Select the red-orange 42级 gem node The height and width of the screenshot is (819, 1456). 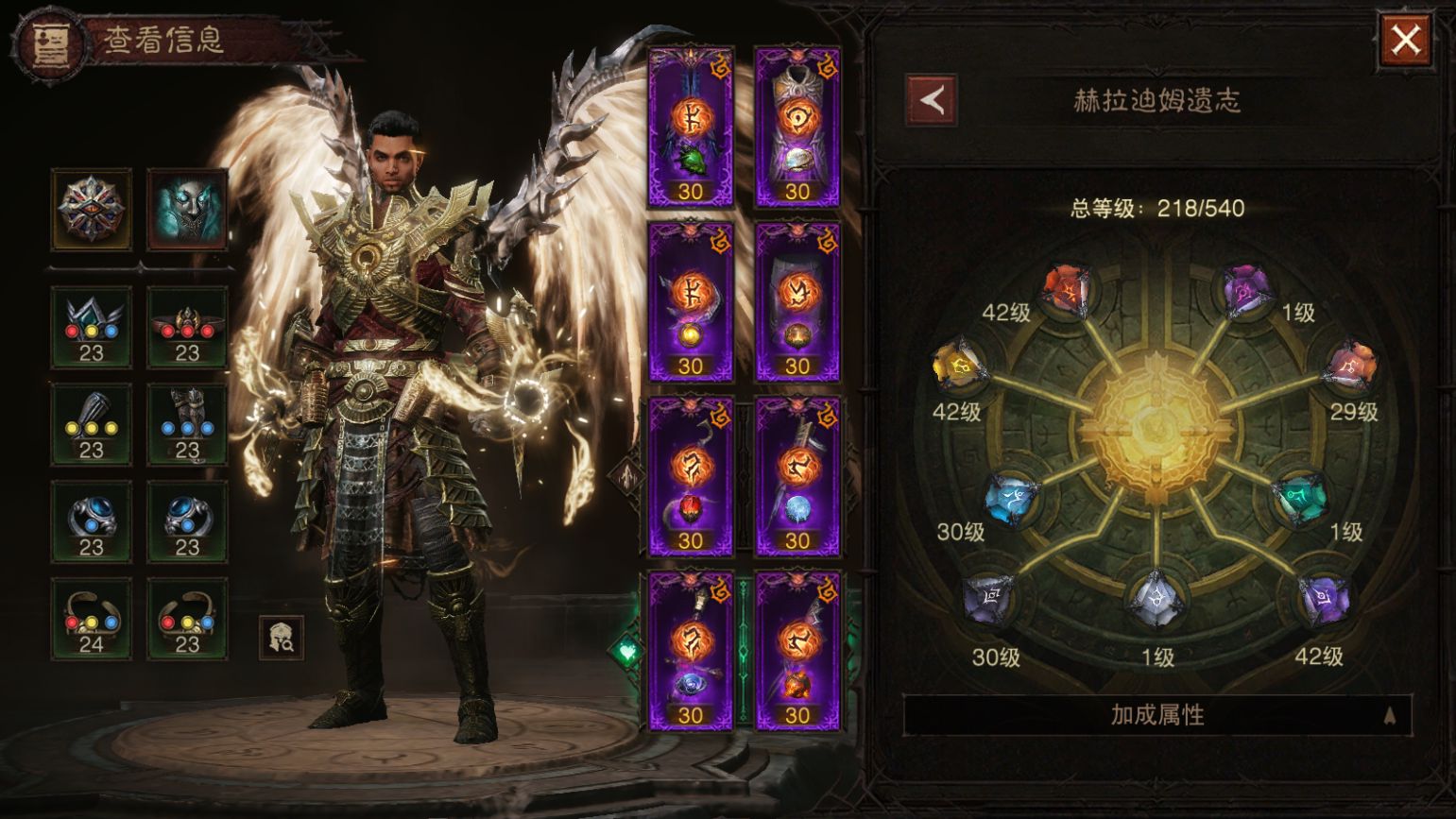[1068, 290]
